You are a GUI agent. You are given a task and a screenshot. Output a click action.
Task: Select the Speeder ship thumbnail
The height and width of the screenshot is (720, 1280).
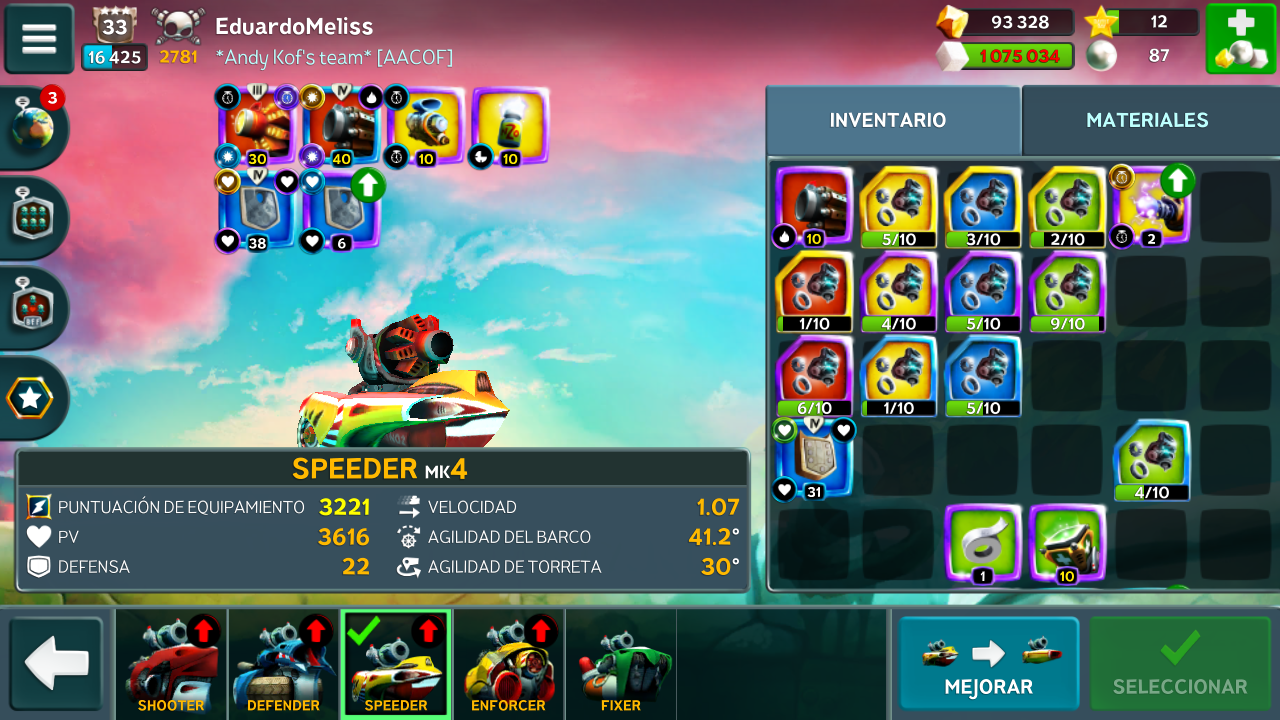point(396,664)
